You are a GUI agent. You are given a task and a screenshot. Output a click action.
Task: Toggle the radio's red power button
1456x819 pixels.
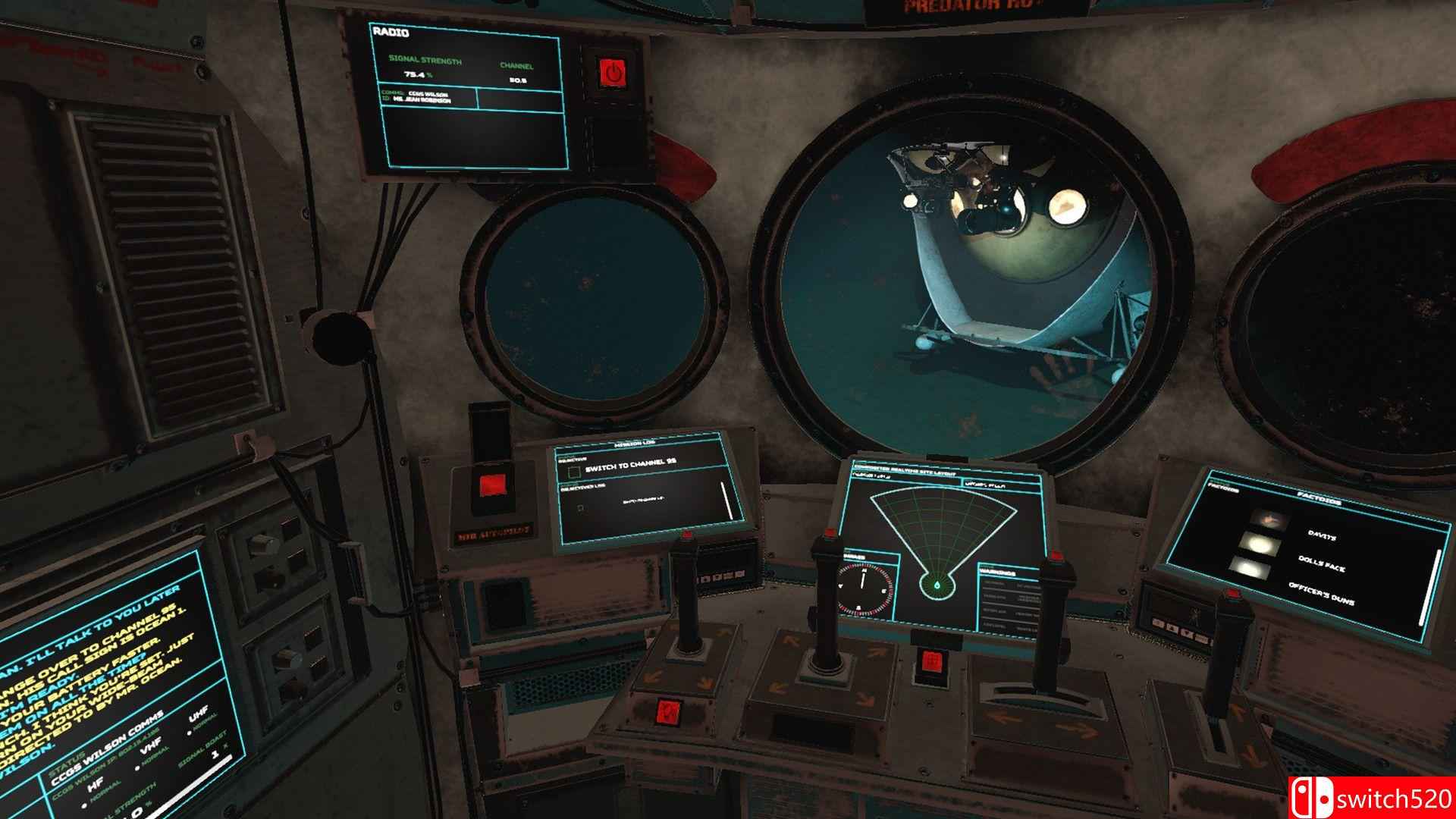pyautogui.click(x=611, y=73)
